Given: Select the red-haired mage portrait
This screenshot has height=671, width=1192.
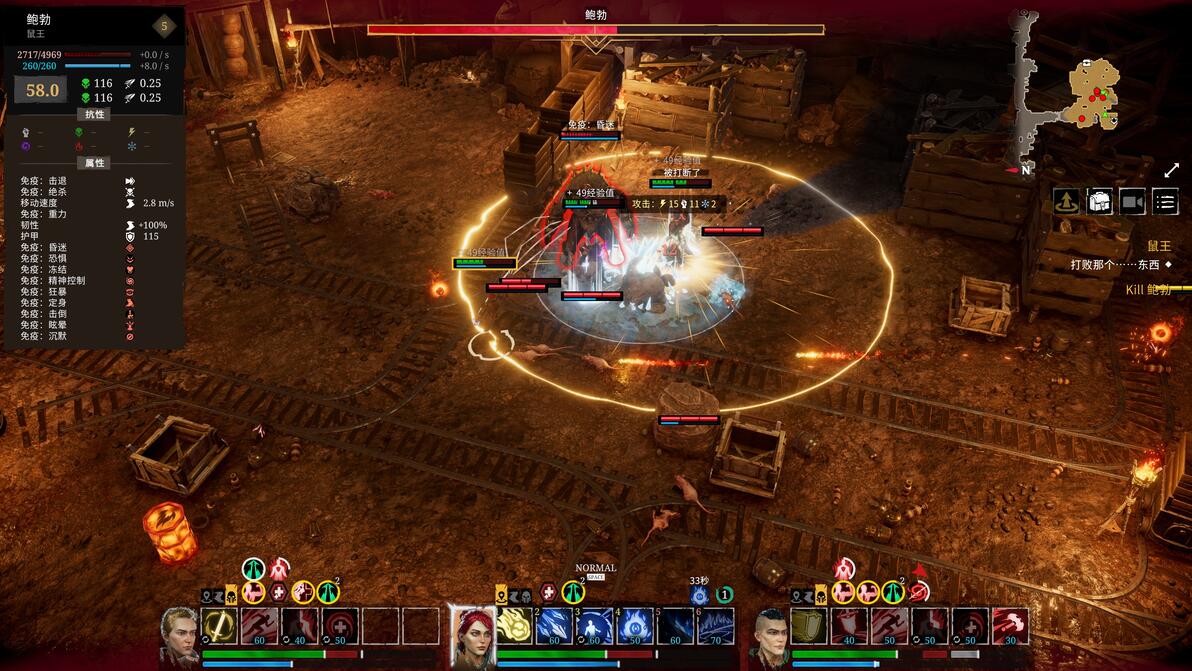Looking at the screenshot, I should [472, 635].
